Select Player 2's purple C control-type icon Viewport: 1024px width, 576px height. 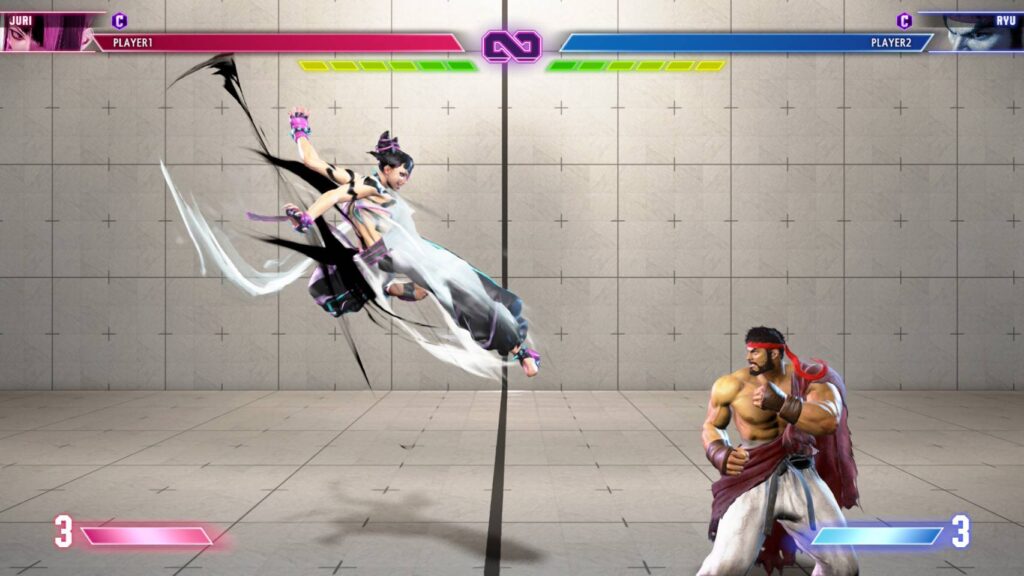(904, 20)
